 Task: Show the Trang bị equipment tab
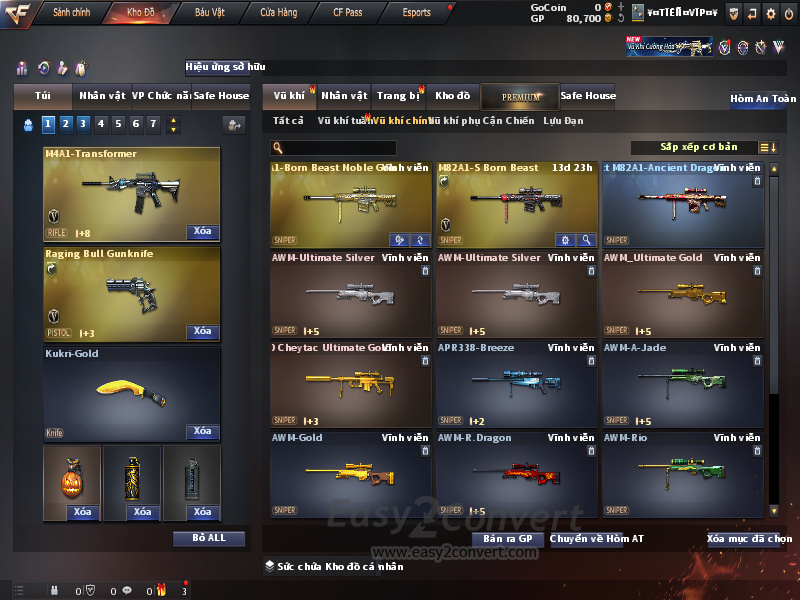pyautogui.click(x=398, y=96)
